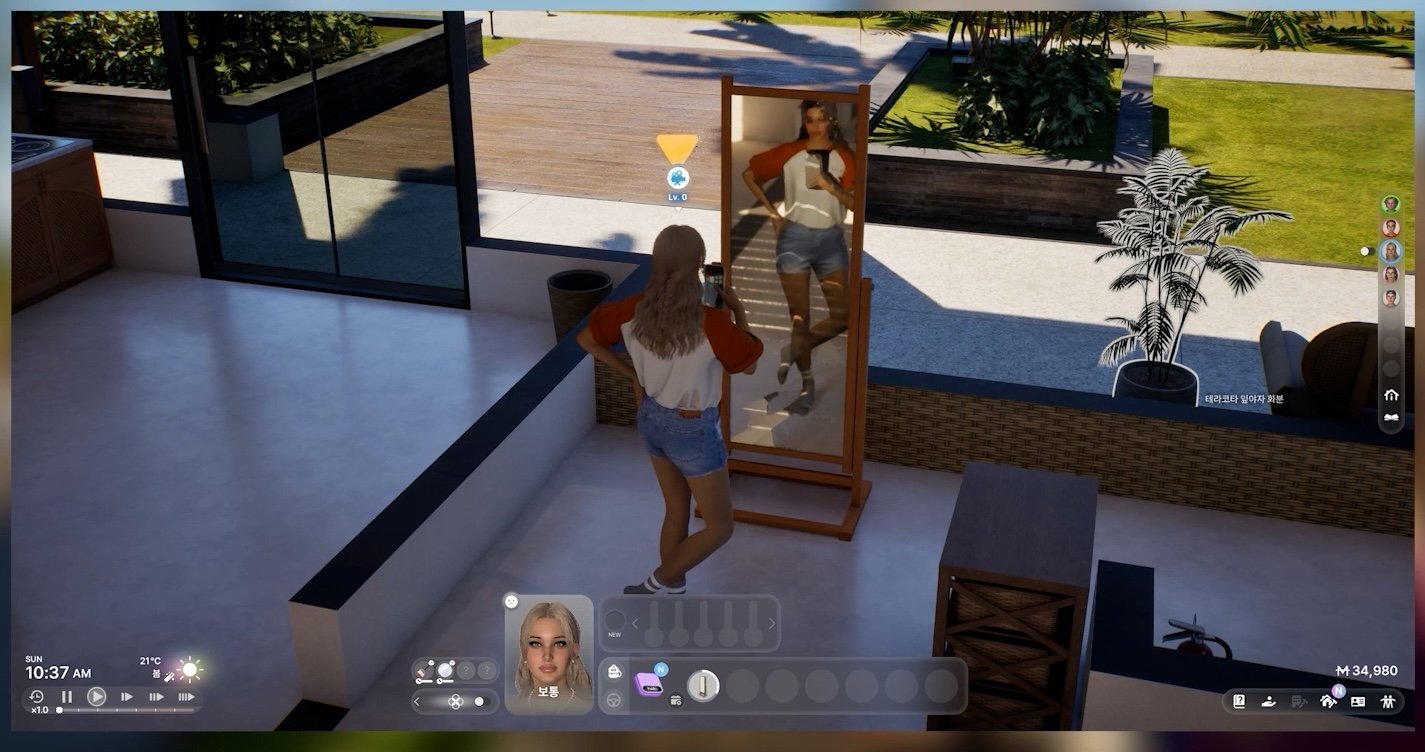Pause the game time
Image resolution: width=1425 pixels, height=752 pixels.
pyautogui.click(x=67, y=697)
